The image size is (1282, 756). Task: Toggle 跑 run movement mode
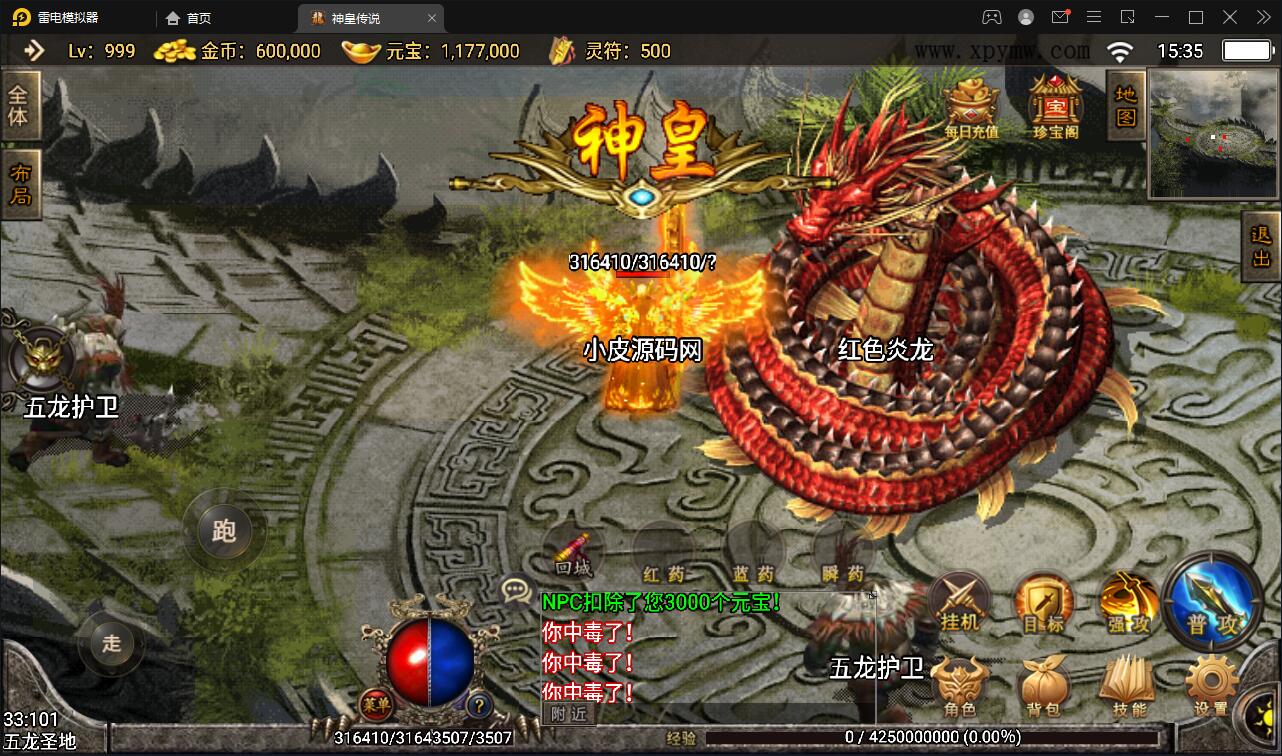223,532
